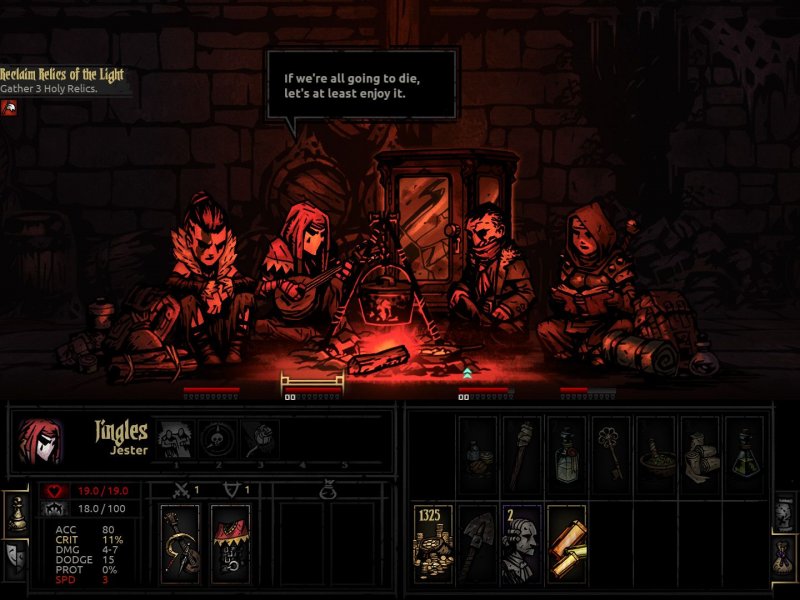Inspect the Jester's red tunic armor slot
This screenshot has height=600, width=800.
coord(230,544)
